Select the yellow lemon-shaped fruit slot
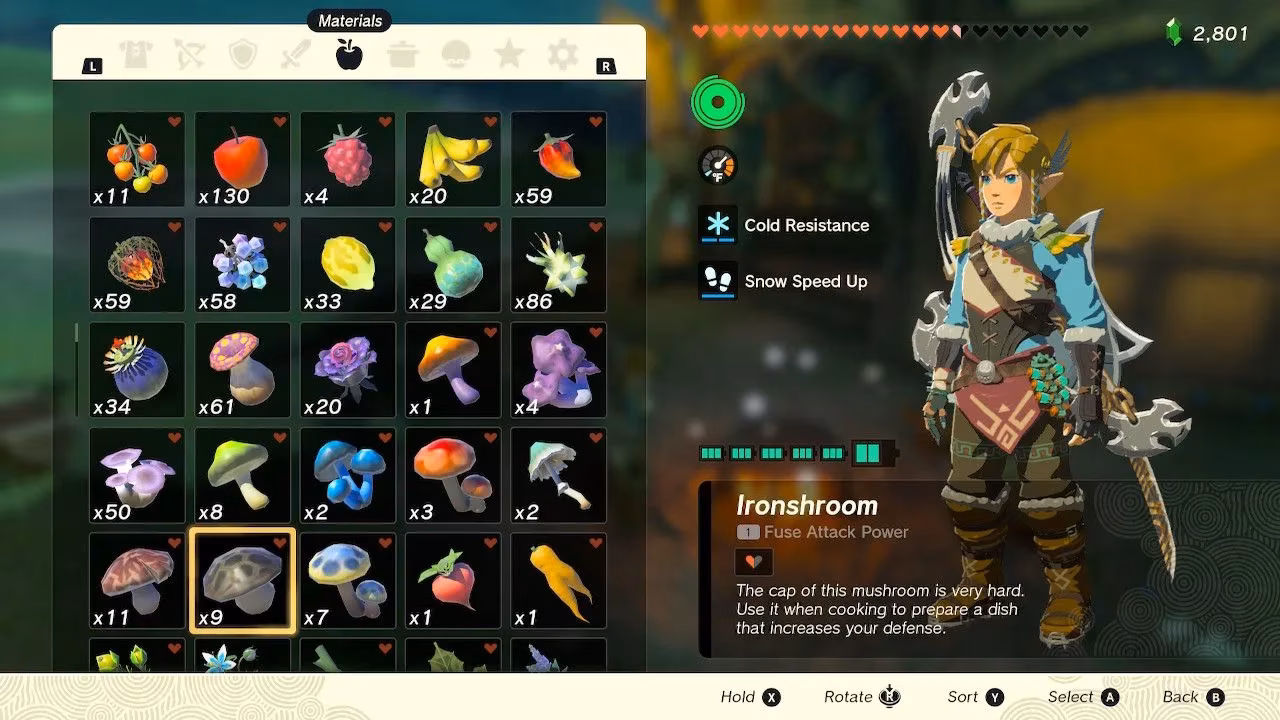Screen dimensions: 1280x720 pos(348,265)
